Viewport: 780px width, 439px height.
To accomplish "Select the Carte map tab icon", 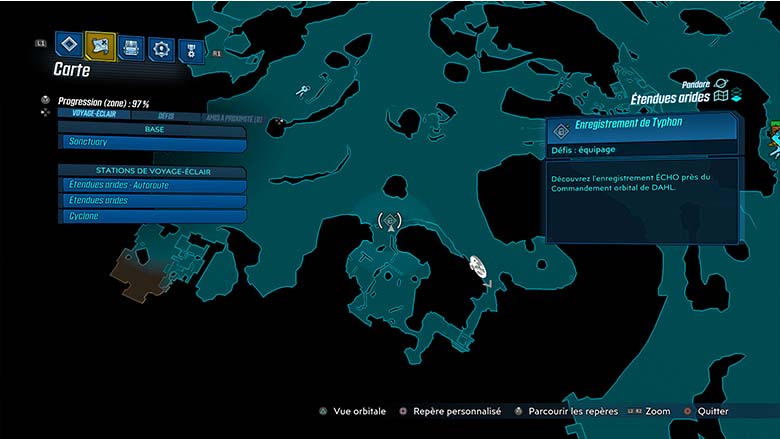I will click(x=100, y=45).
